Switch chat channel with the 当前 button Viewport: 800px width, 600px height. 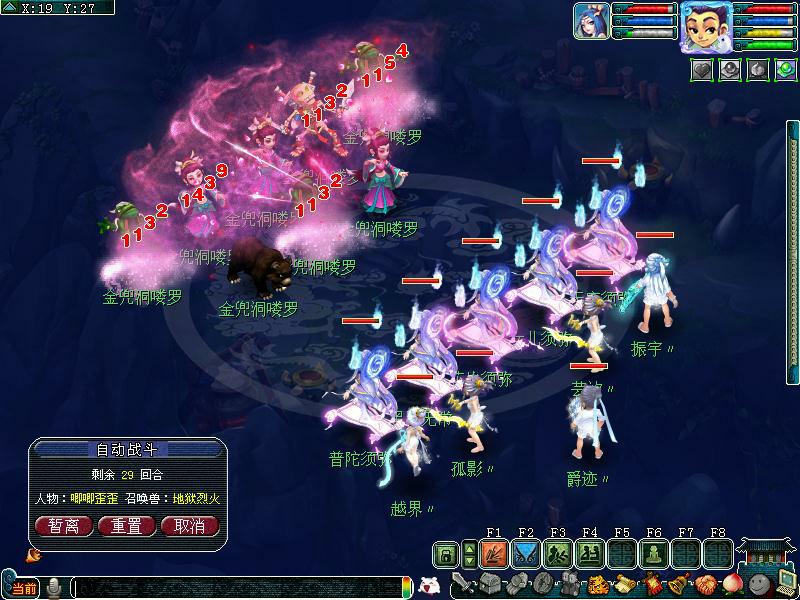click(x=24, y=588)
